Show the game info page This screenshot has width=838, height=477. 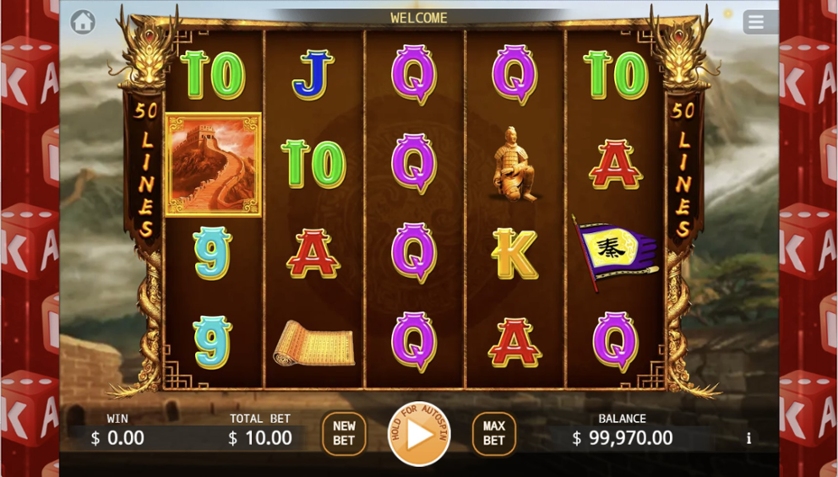click(748, 438)
